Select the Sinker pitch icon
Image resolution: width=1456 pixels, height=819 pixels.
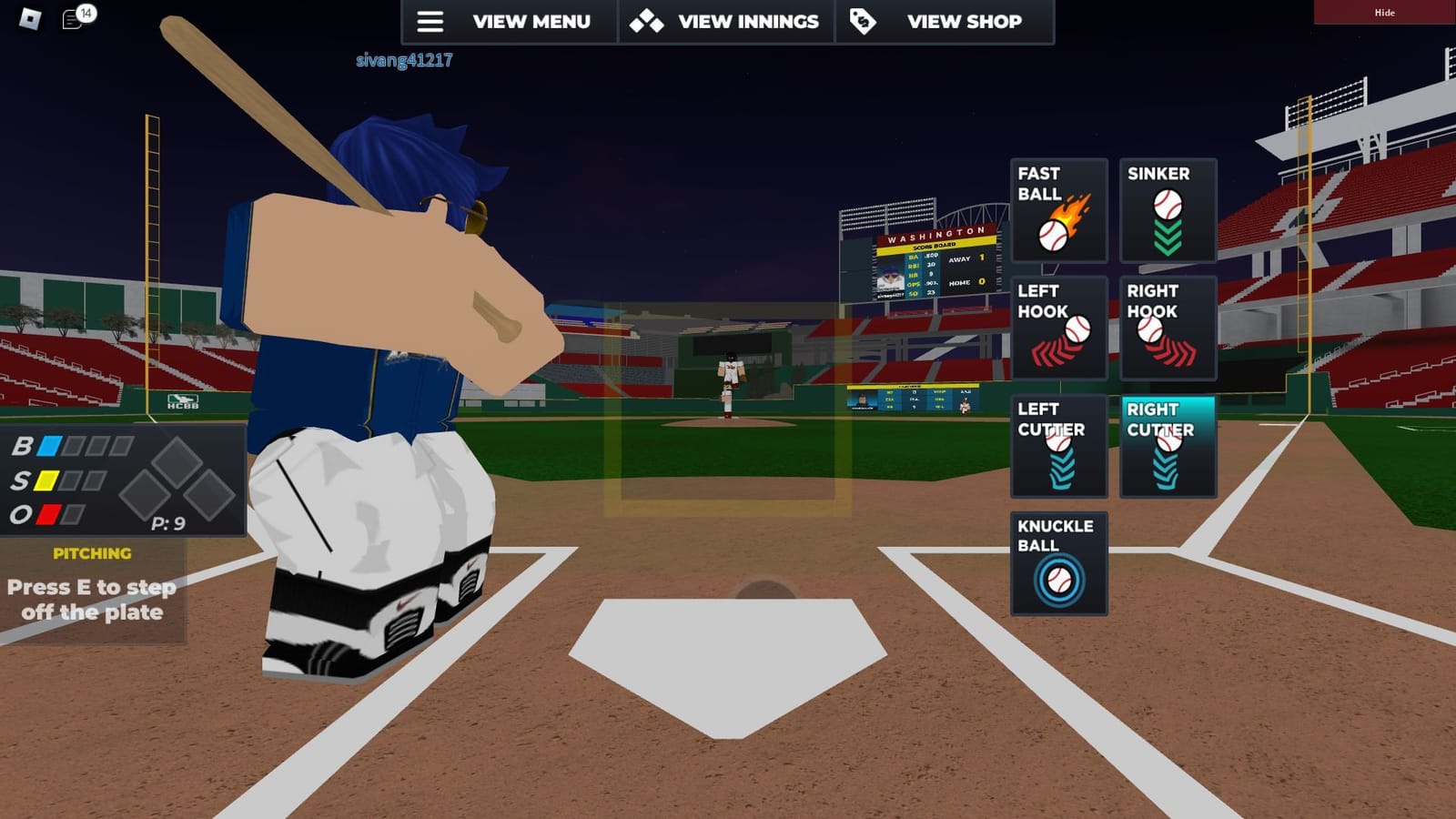tap(1168, 211)
